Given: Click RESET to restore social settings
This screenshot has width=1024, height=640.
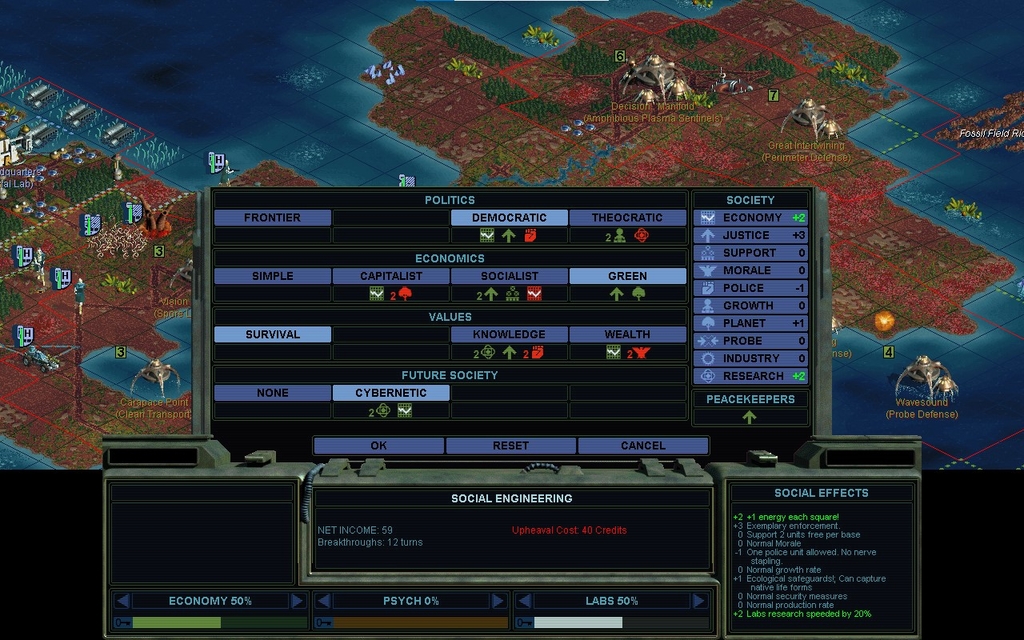Looking at the screenshot, I should pyautogui.click(x=510, y=446).
